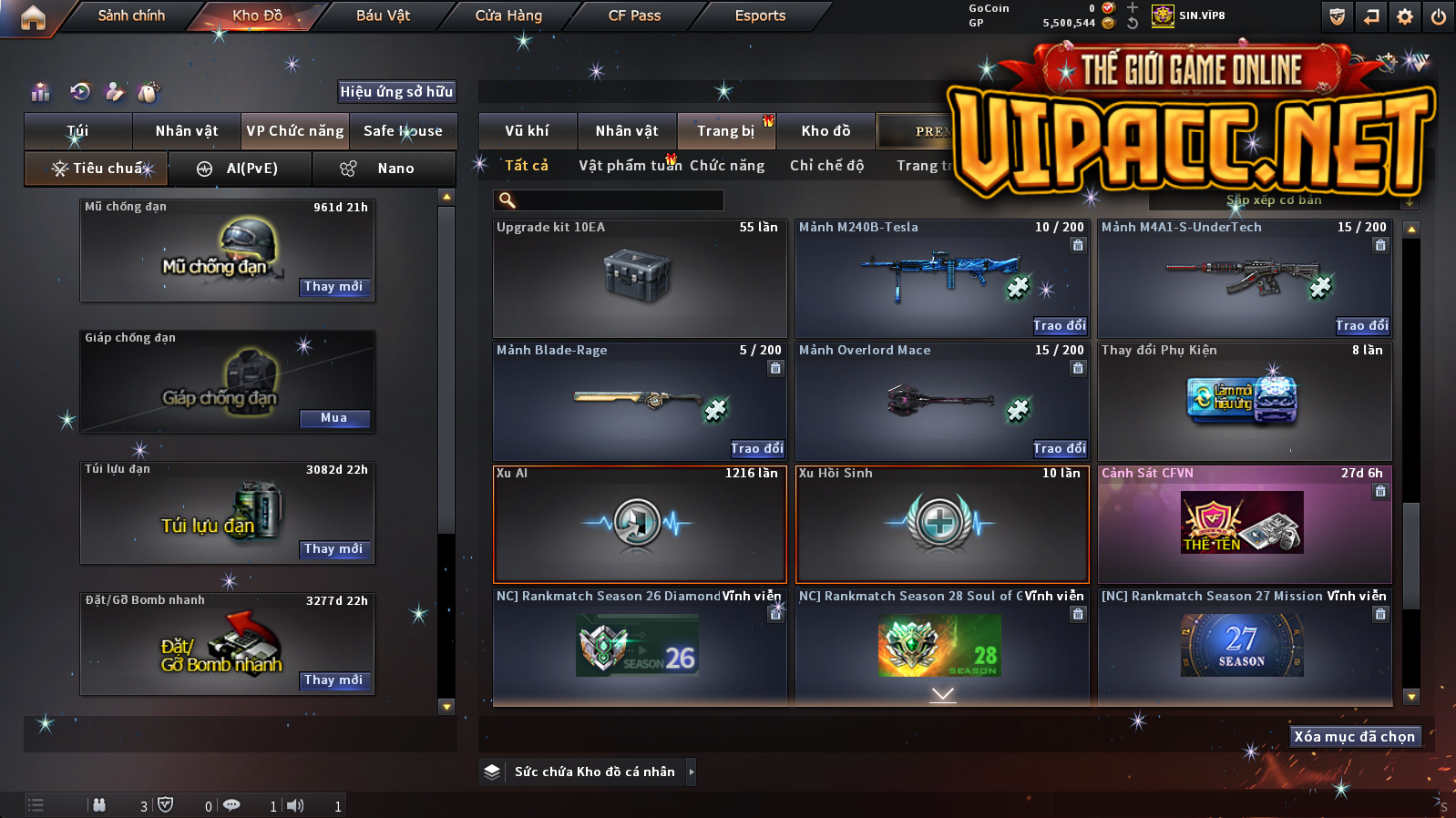Exchange the Mảnh M240B-Tesla fragments
This screenshot has width=1456, height=818.
click(1059, 325)
